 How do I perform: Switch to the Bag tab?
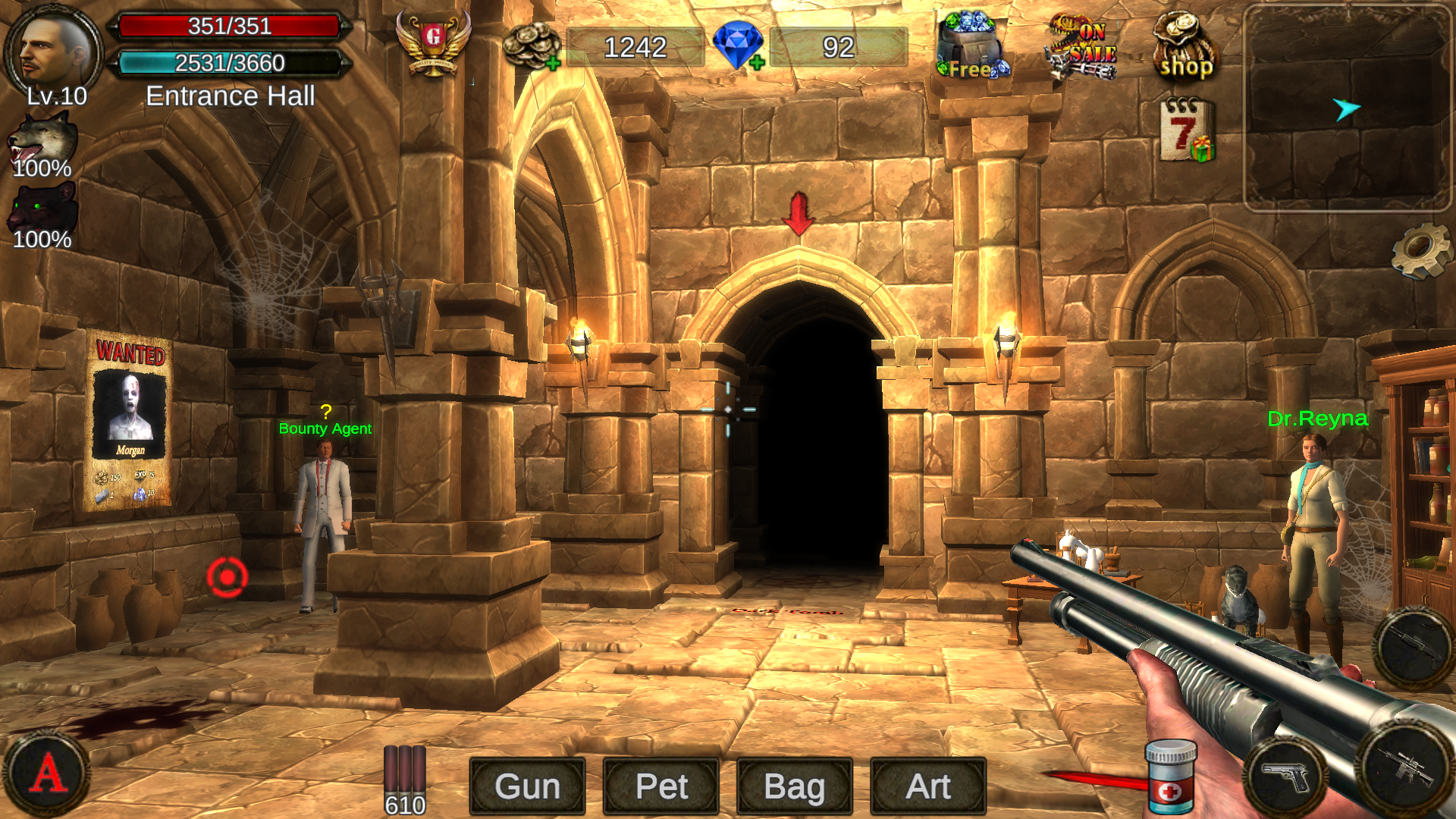[792, 786]
